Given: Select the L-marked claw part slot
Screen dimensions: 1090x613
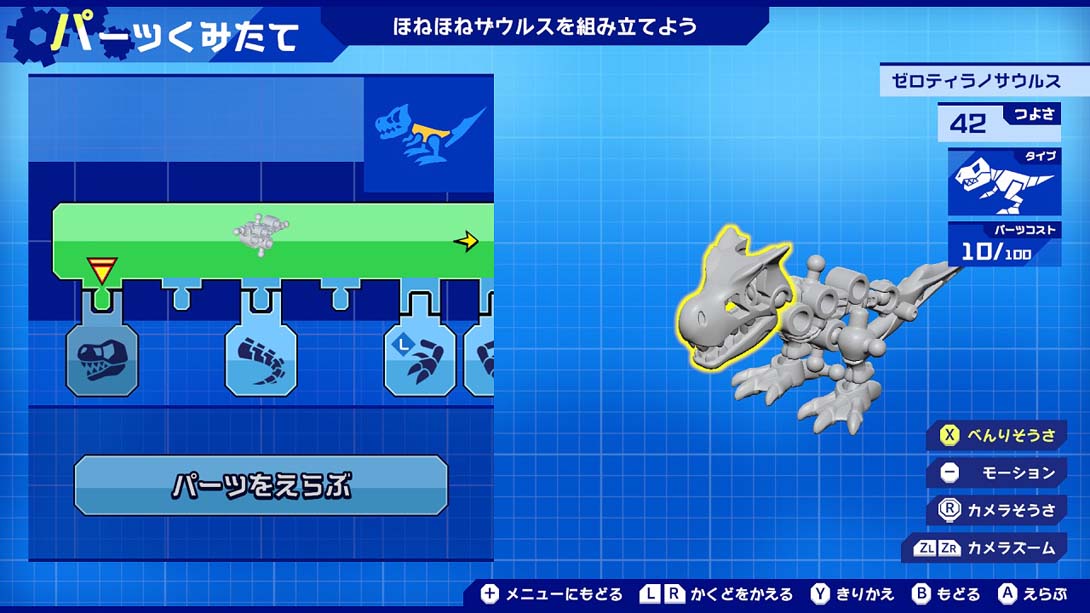Looking at the screenshot, I should [x=420, y=358].
